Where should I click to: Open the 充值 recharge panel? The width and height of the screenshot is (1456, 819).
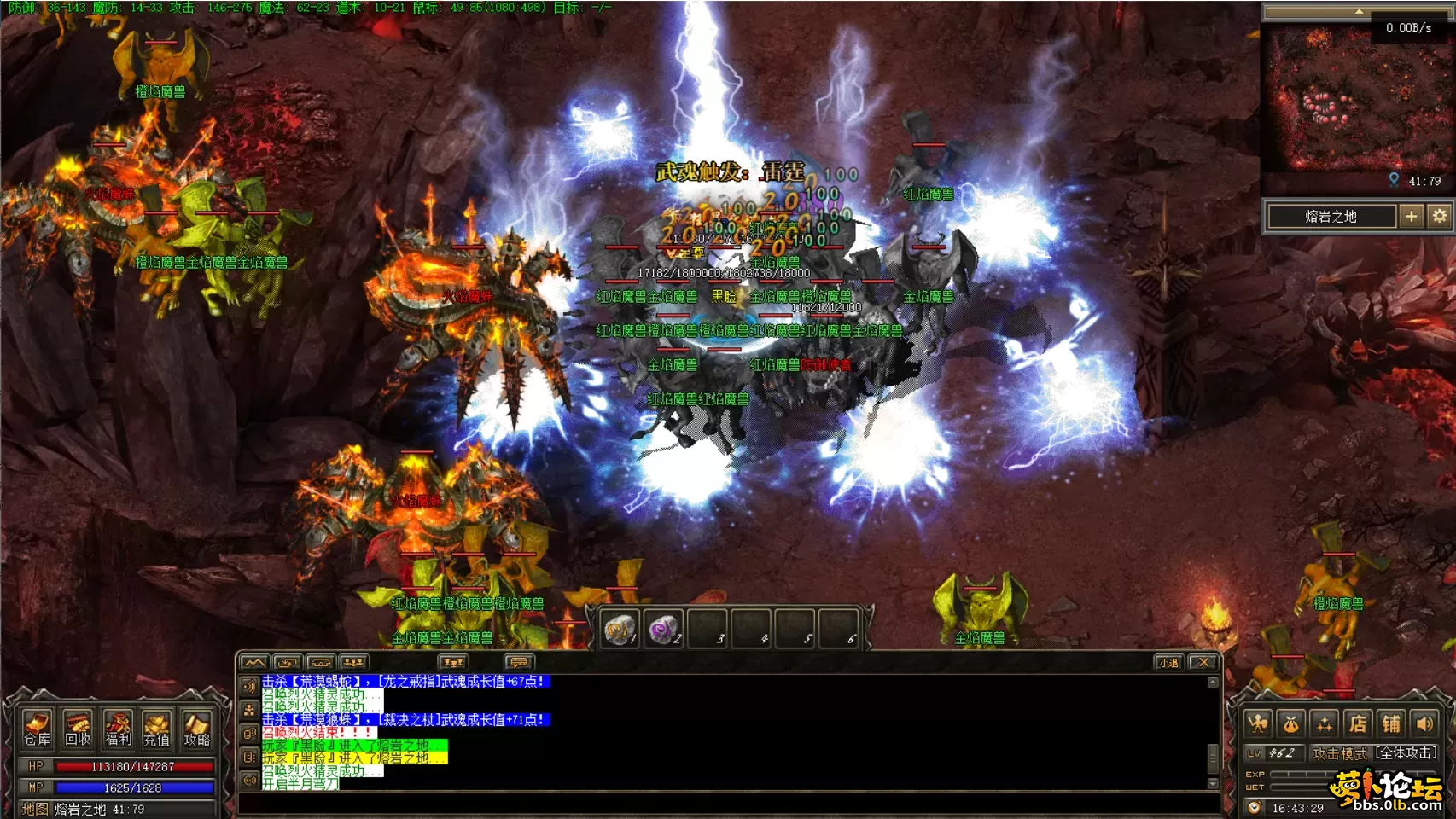156,729
